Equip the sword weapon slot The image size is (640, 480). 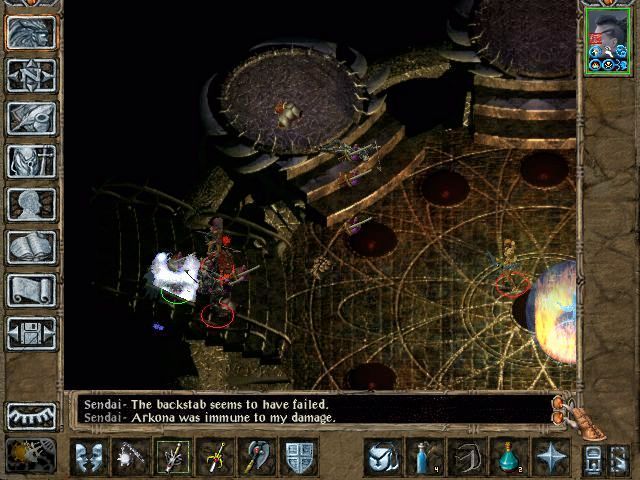click(x=215, y=456)
